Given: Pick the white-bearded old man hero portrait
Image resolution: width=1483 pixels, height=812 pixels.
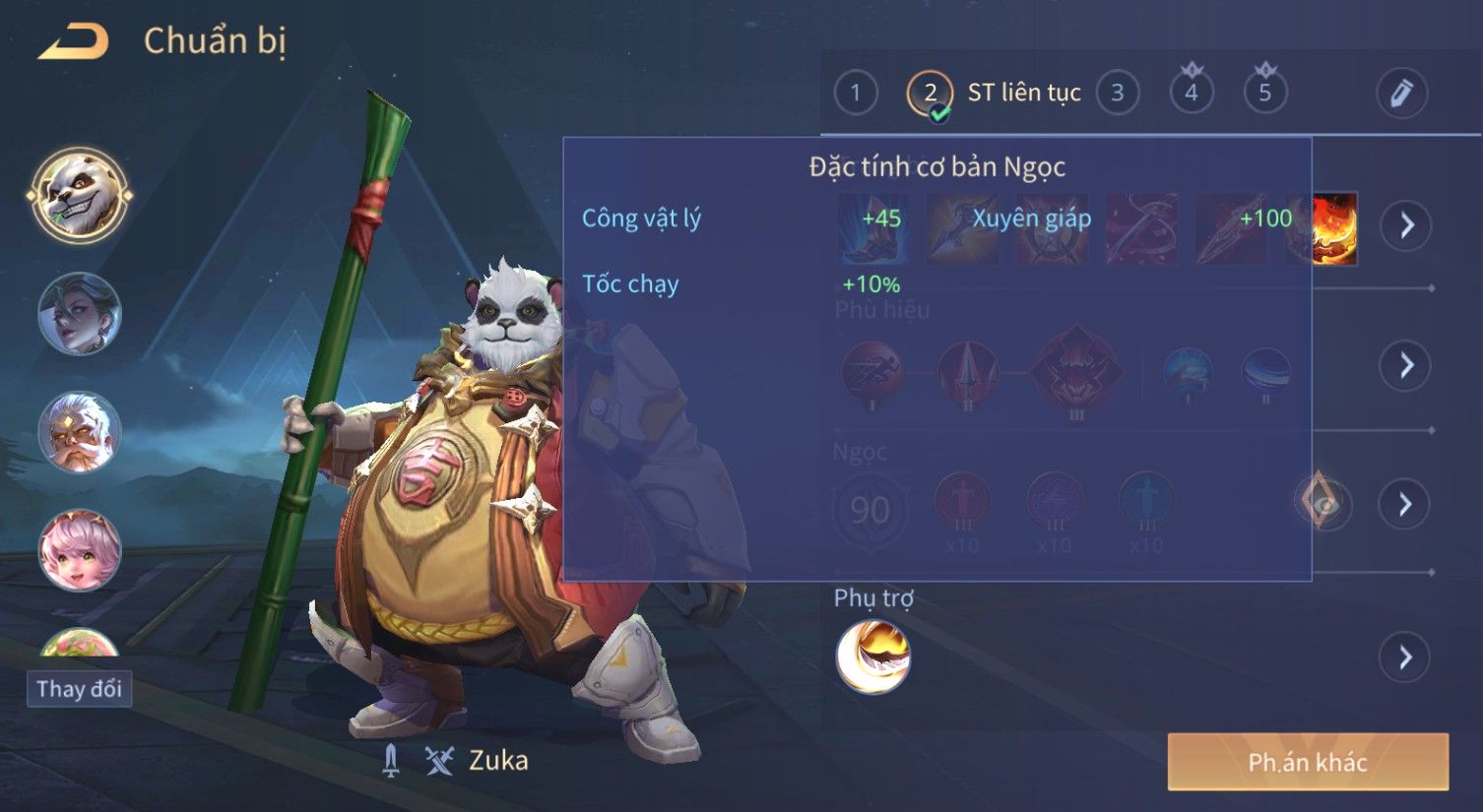Looking at the screenshot, I should click(x=80, y=432).
